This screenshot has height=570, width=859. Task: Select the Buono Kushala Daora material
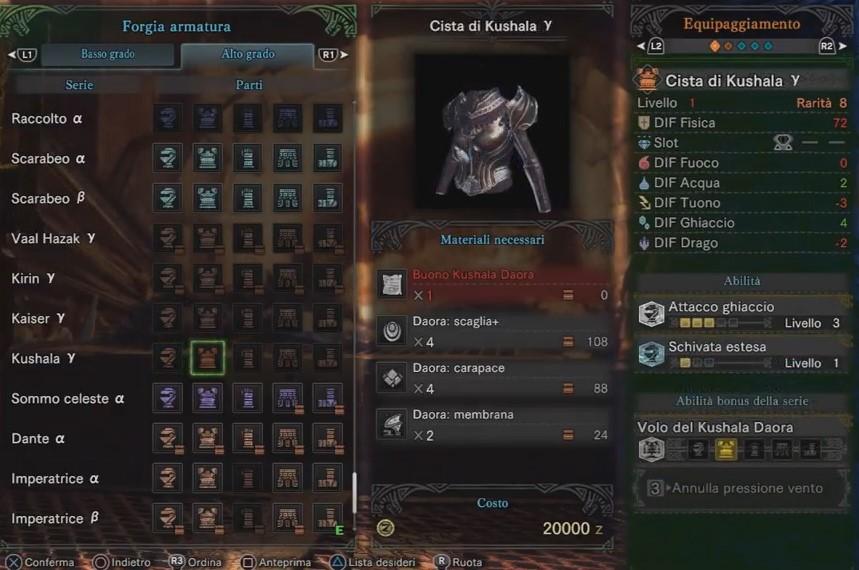[492, 285]
